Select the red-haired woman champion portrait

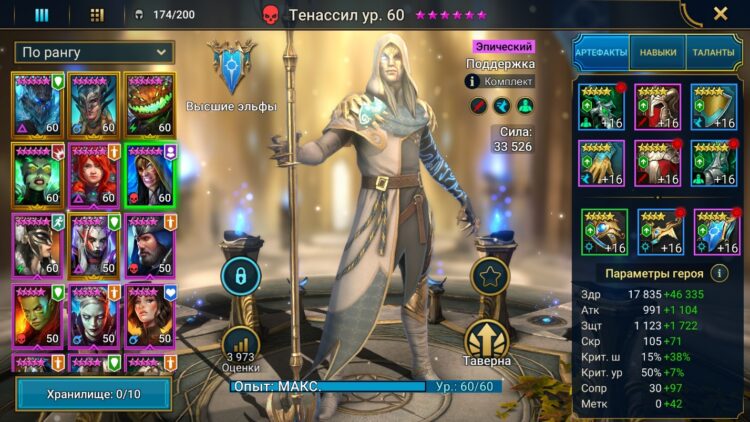94,174
